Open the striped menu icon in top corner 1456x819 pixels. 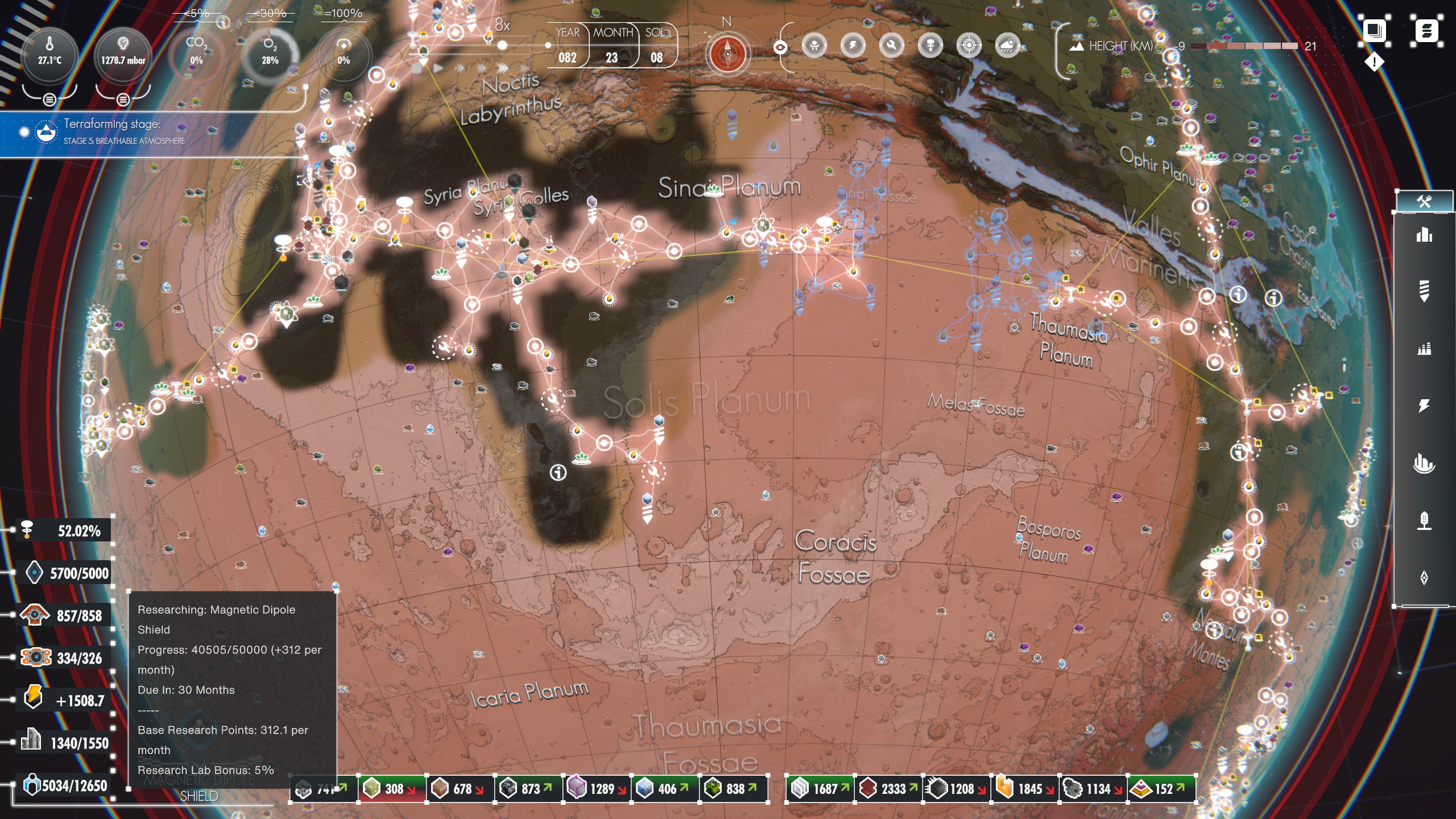[1426, 30]
